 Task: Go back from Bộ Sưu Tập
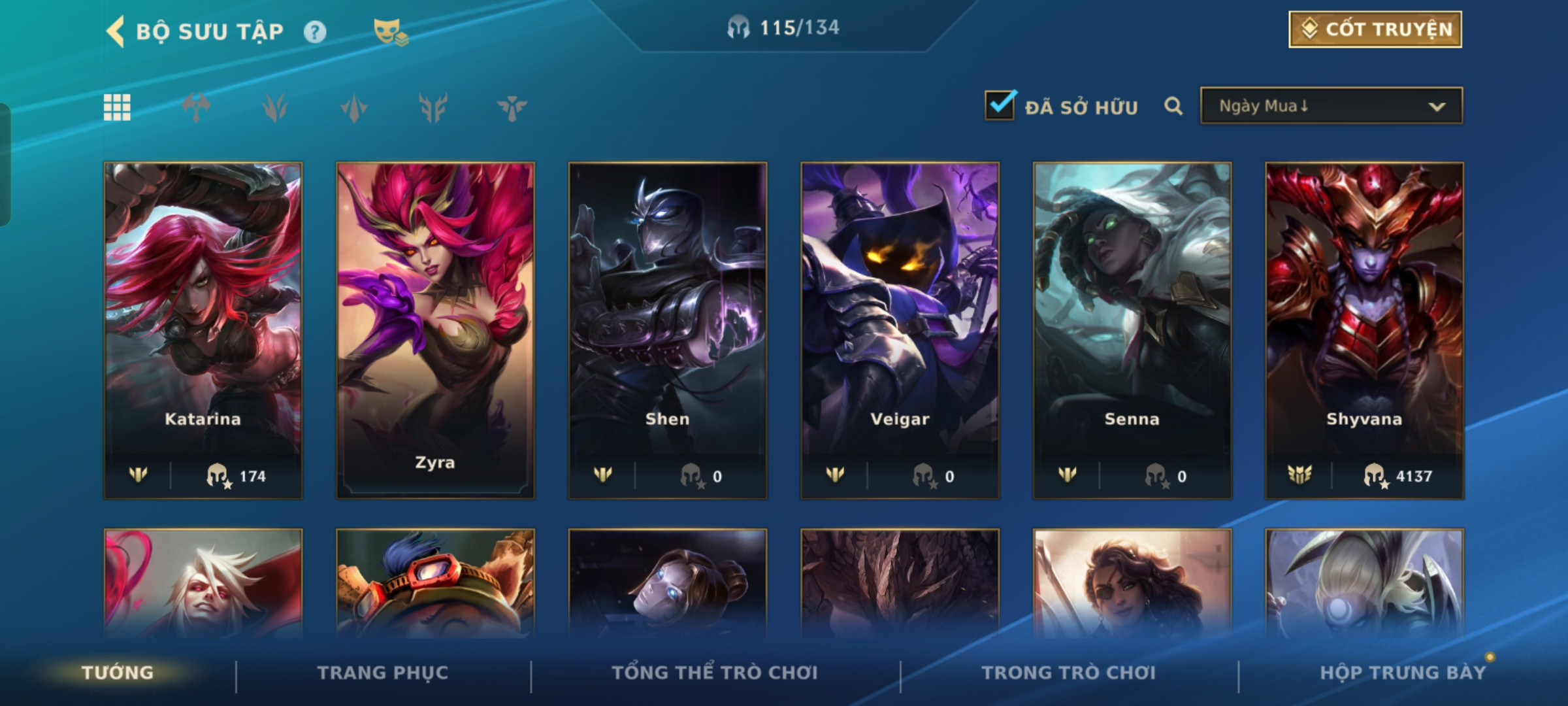click(x=116, y=31)
